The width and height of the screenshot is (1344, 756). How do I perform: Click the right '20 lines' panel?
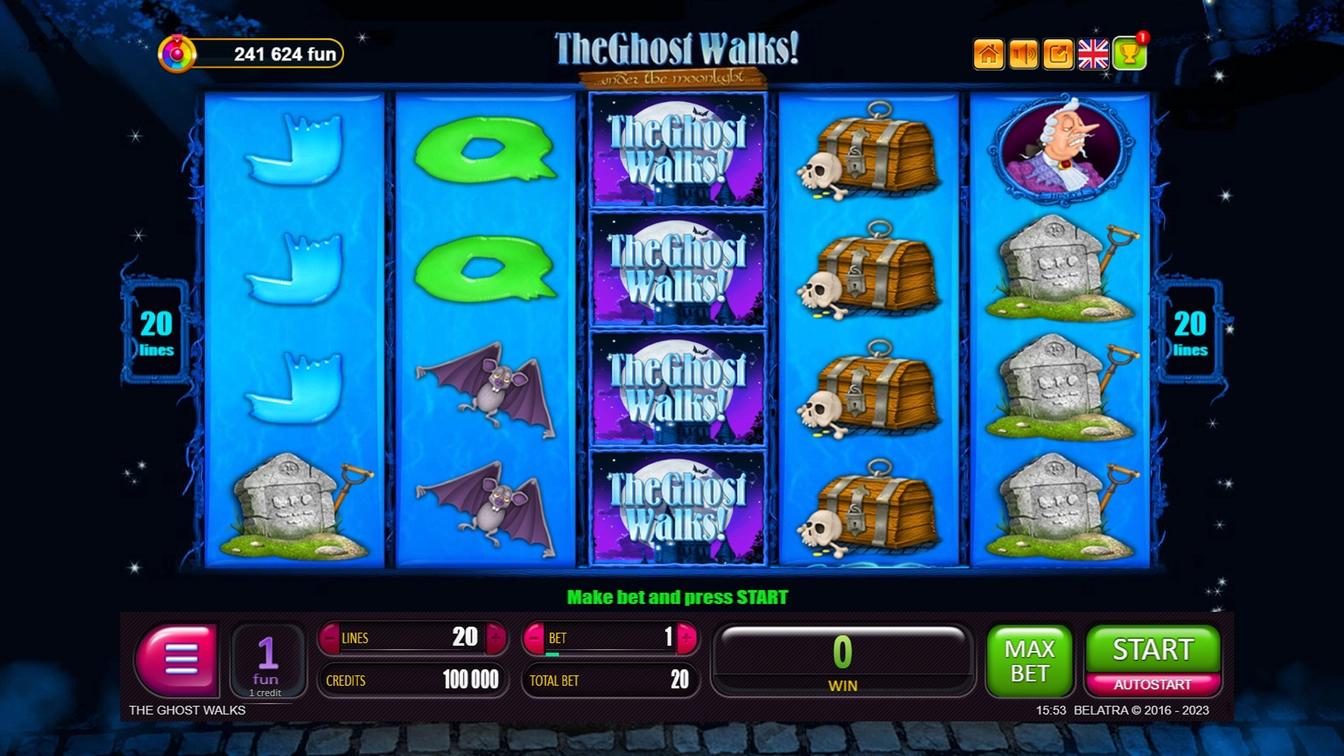[1190, 330]
